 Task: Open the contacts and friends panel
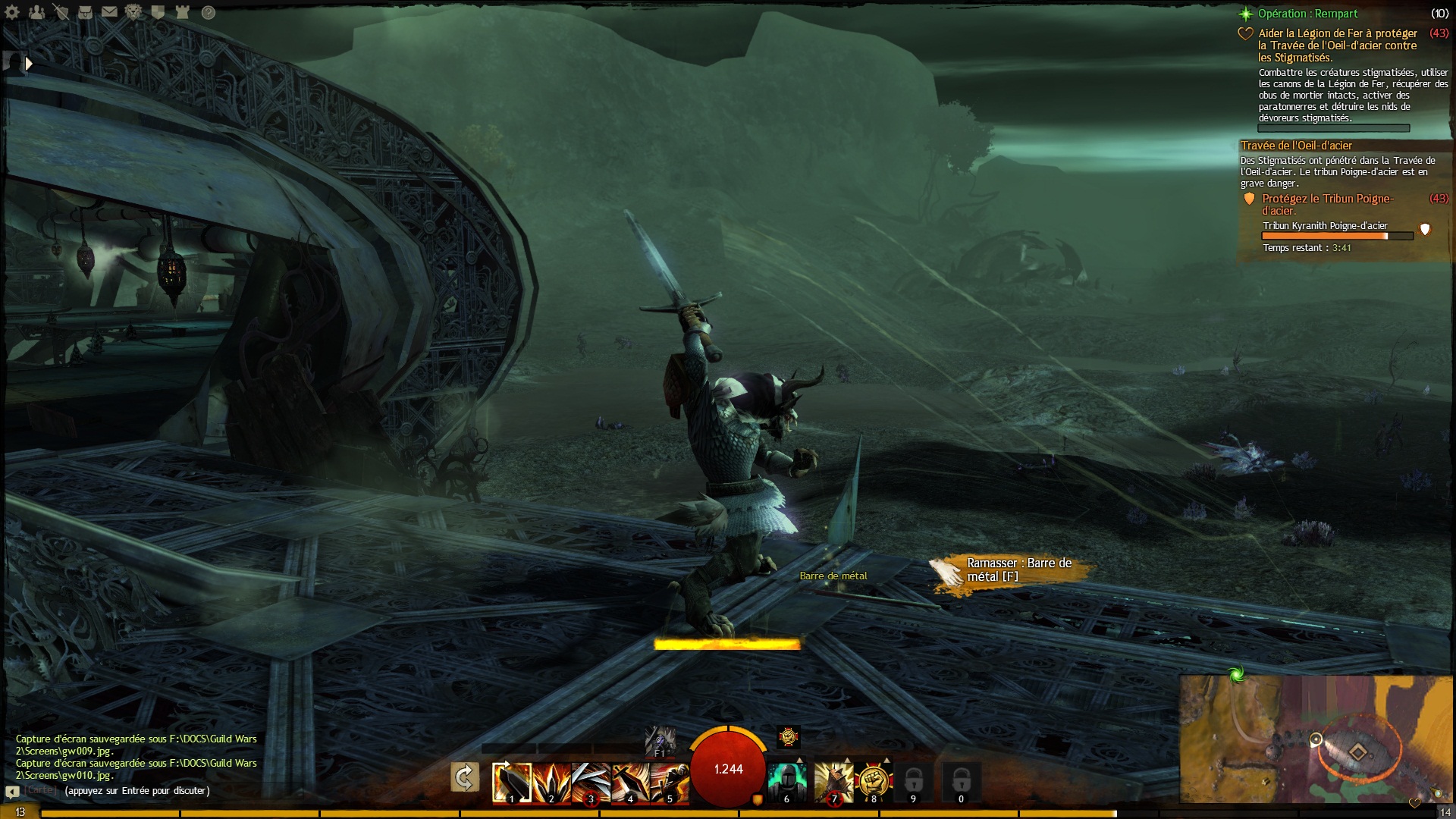click(x=36, y=12)
